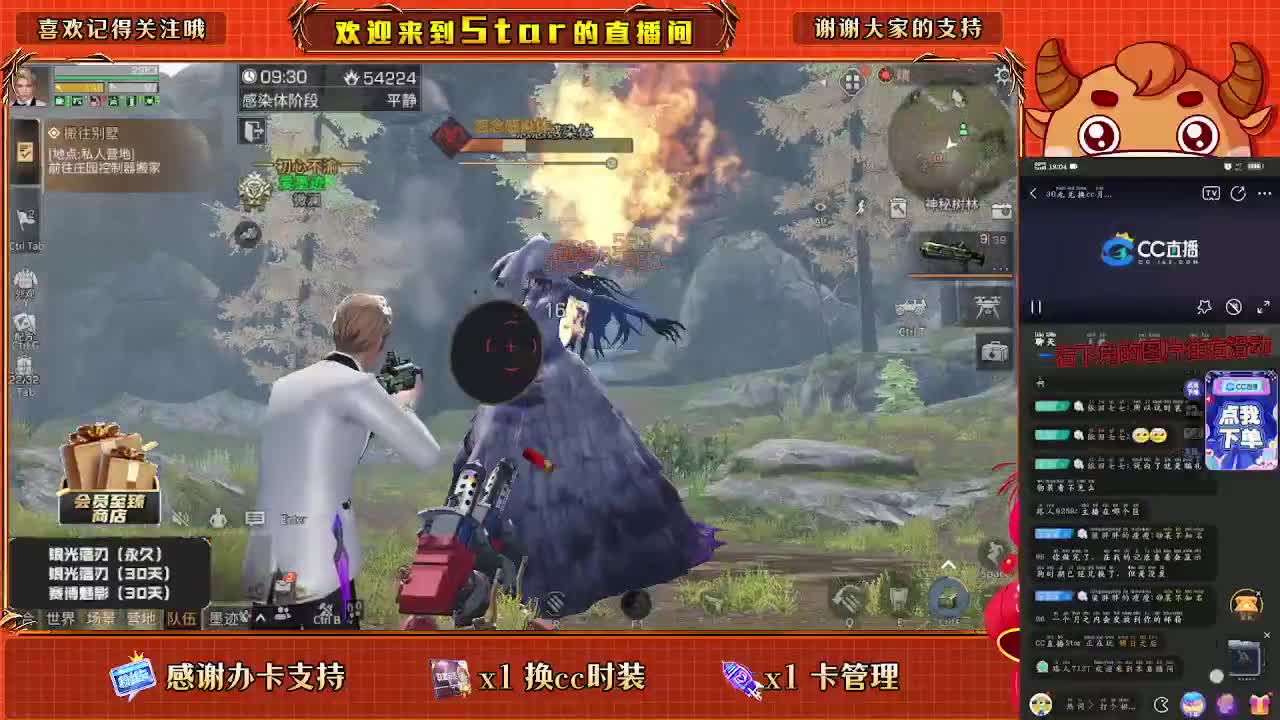Tap the TV cast icon on the CC stream
This screenshot has width=1280, height=720.
click(1211, 194)
